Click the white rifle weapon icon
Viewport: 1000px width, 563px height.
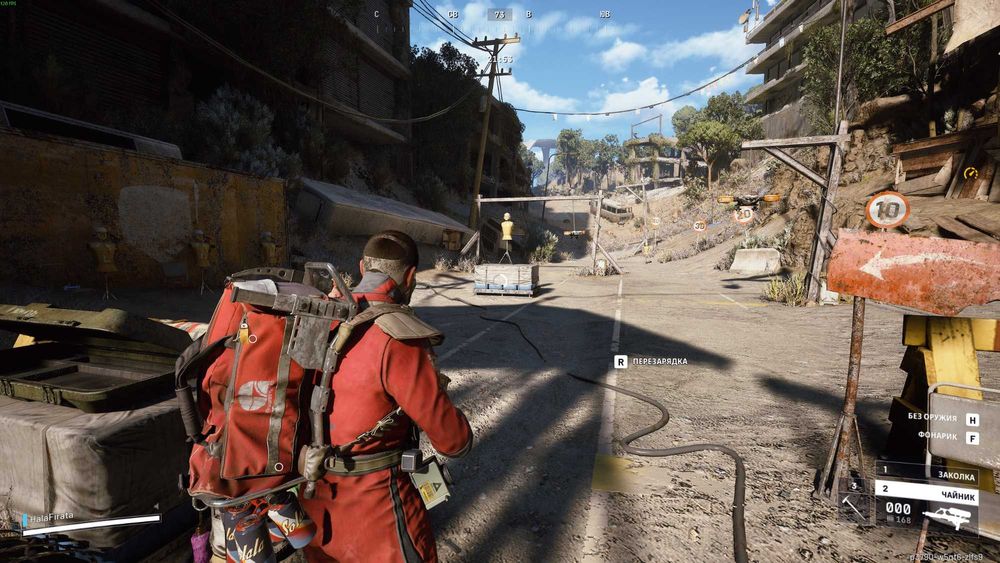click(x=949, y=515)
